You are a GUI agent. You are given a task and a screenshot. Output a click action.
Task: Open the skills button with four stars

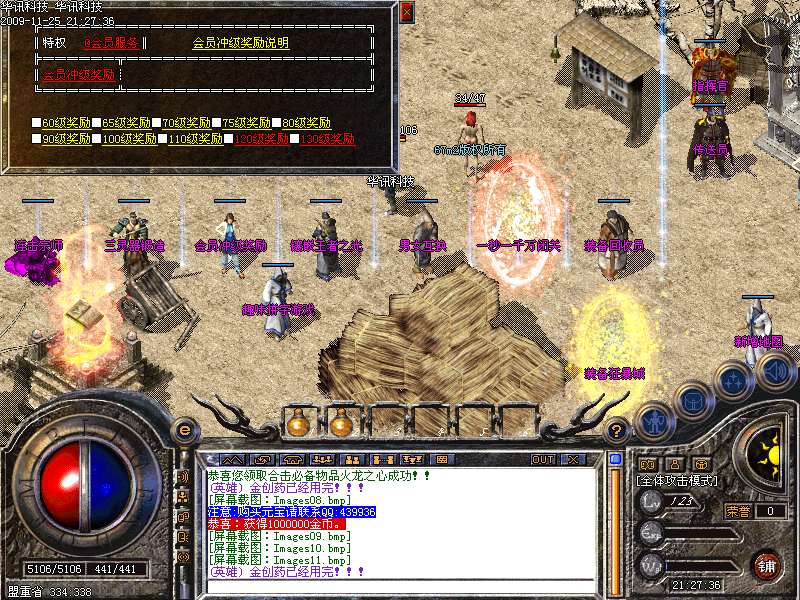(x=733, y=380)
